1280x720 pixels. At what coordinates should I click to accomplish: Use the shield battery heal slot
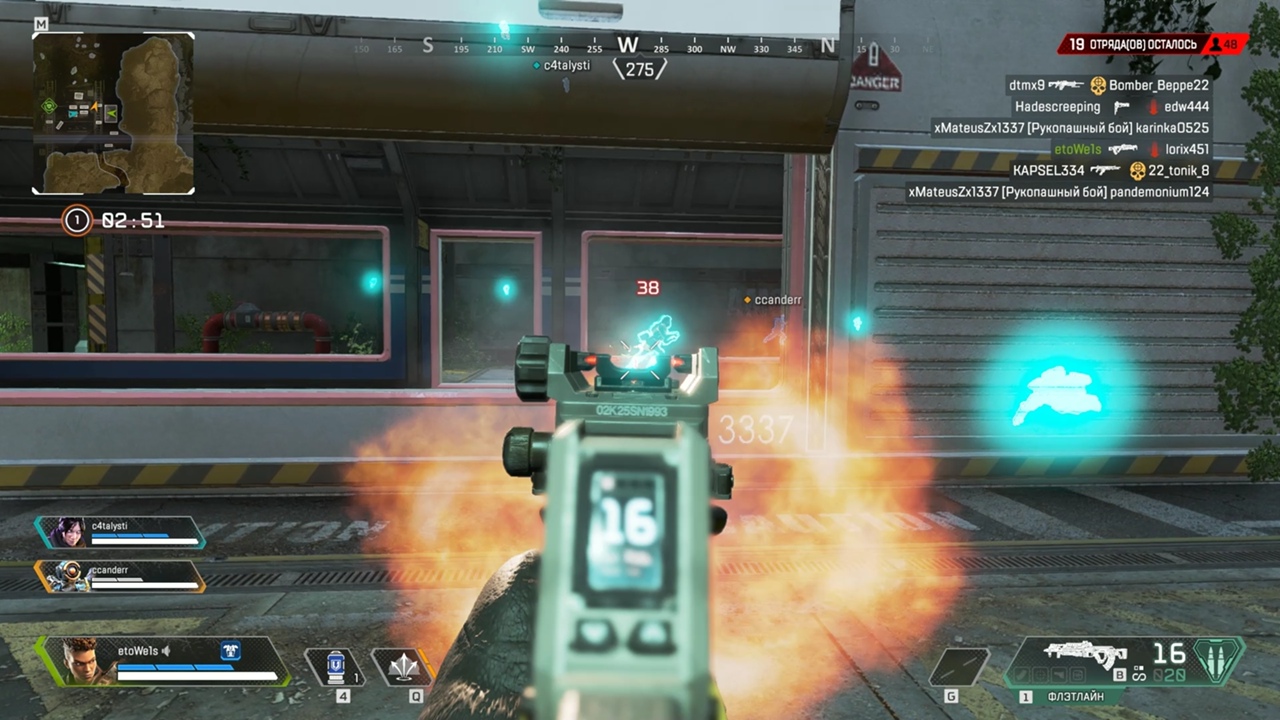tap(338, 666)
